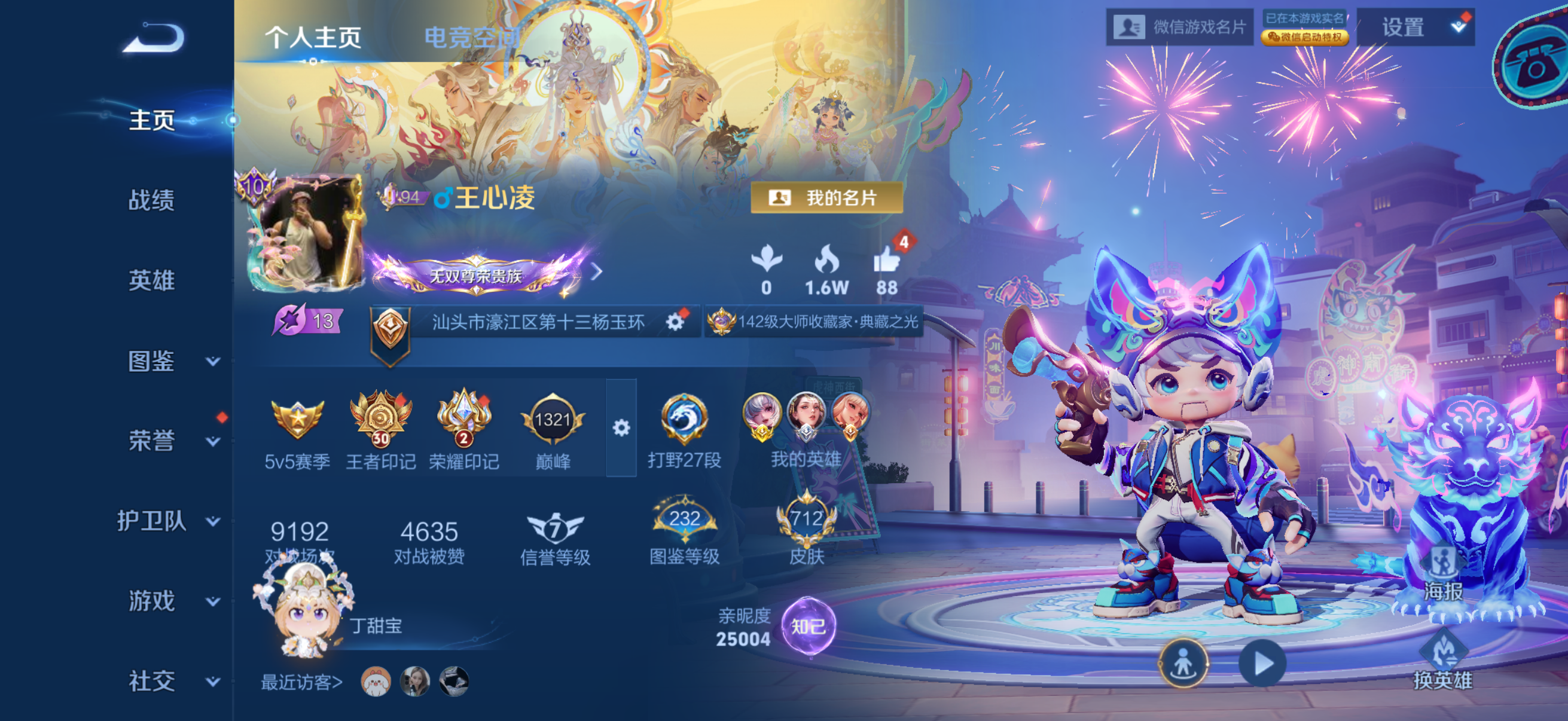This screenshot has width=1568, height=721.
Task: Click the 换英雄 button
Action: tap(1442, 661)
